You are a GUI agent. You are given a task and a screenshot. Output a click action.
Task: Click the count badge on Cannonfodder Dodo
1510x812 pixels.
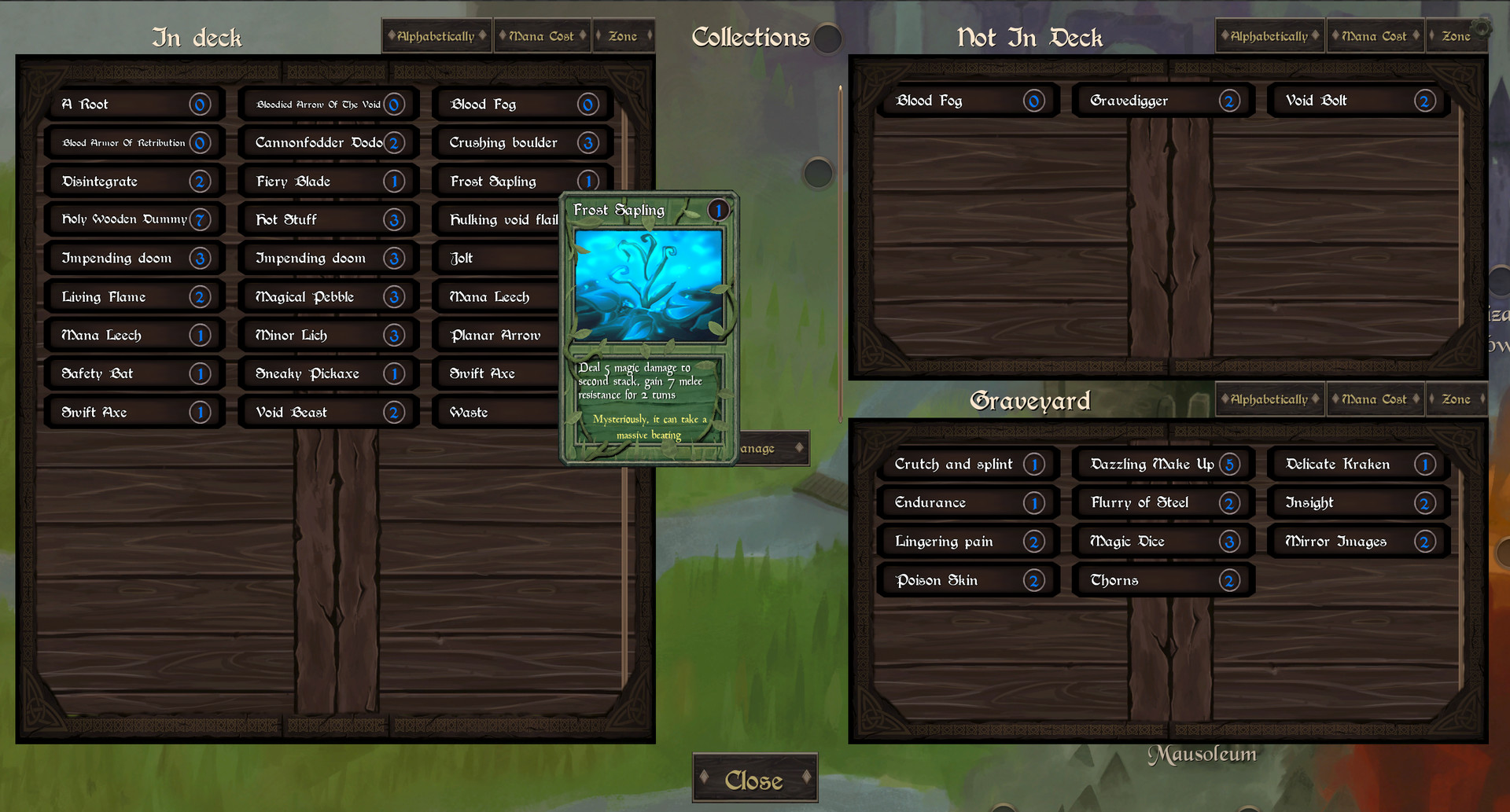click(394, 142)
